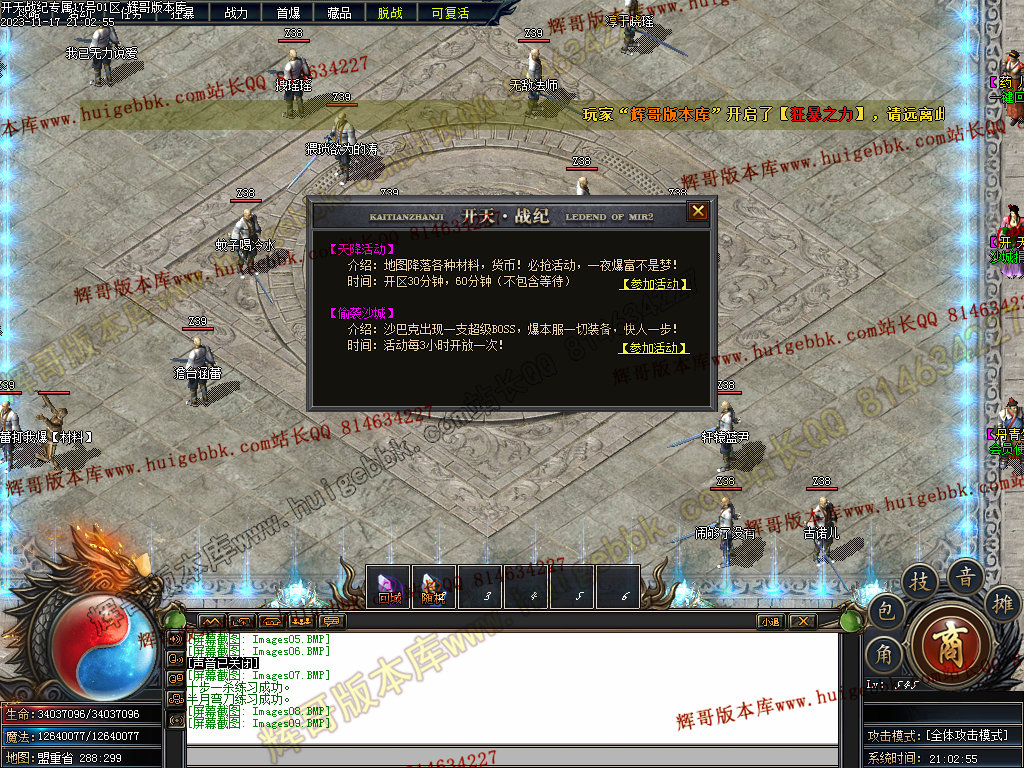Click inside the chat log box
Image resolution: width=1024 pixels, height=768 pixels.
coord(510,690)
